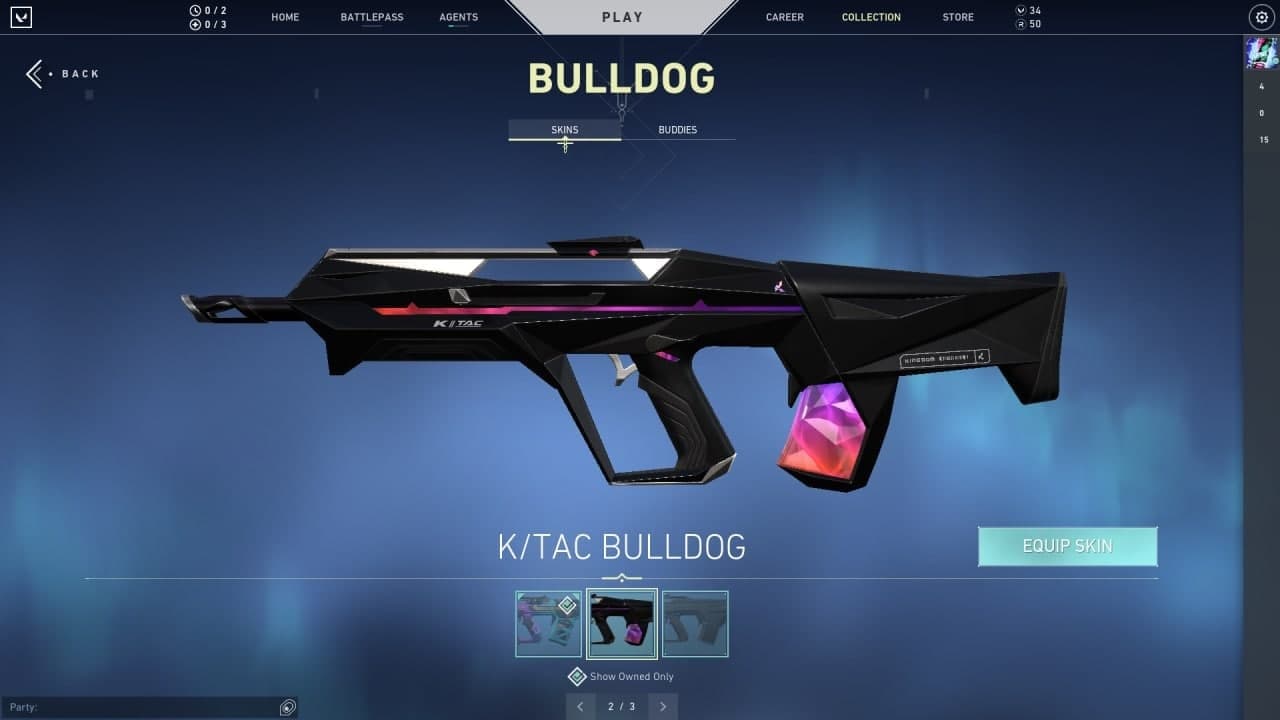The image size is (1280, 720).
Task: Open the settings gear icon
Action: (x=1261, y=17)
